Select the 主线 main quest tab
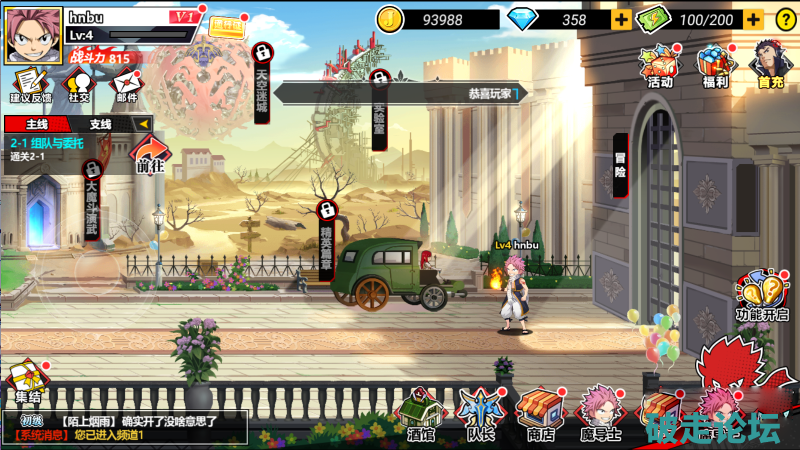800x450 pixels. tap(38, 124)
